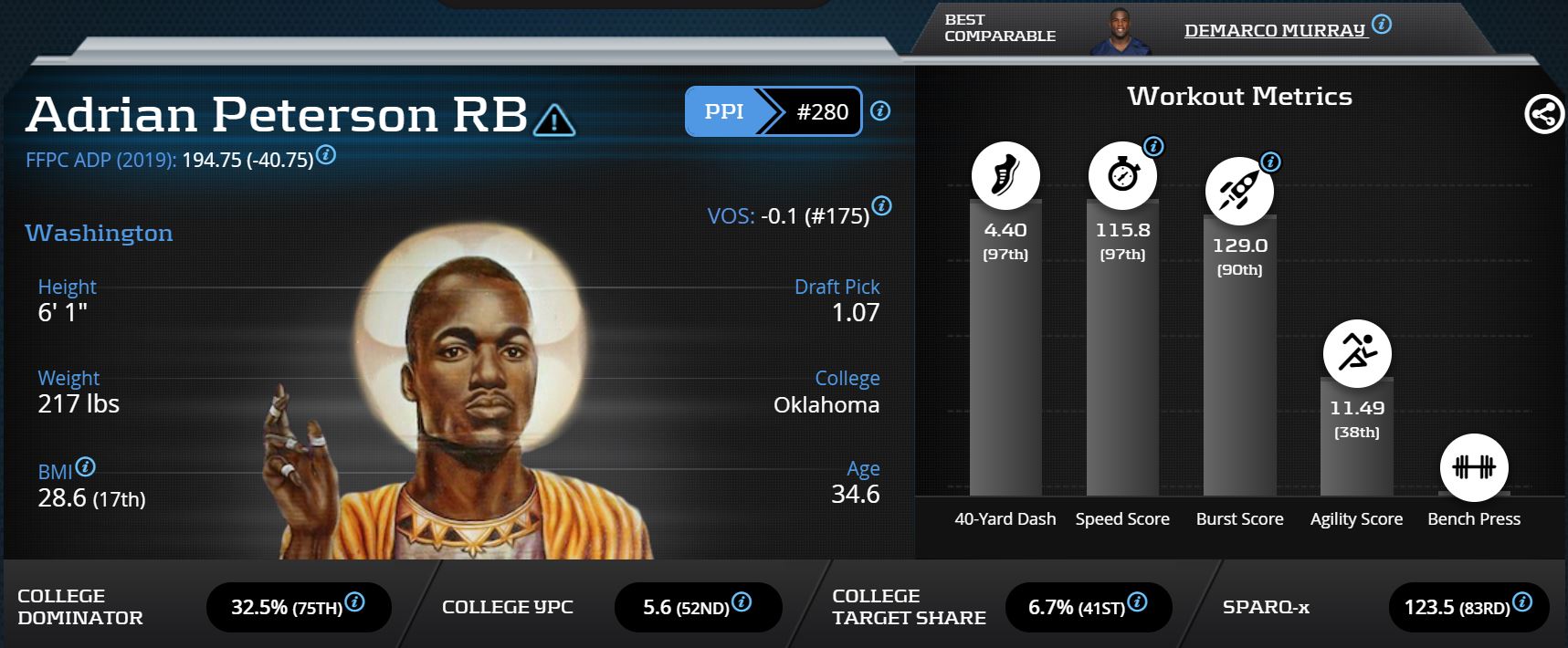The height and width of the screenshot is (648, 1568).
Task: Click the share icon
Action: click(x=1543, y=115)
